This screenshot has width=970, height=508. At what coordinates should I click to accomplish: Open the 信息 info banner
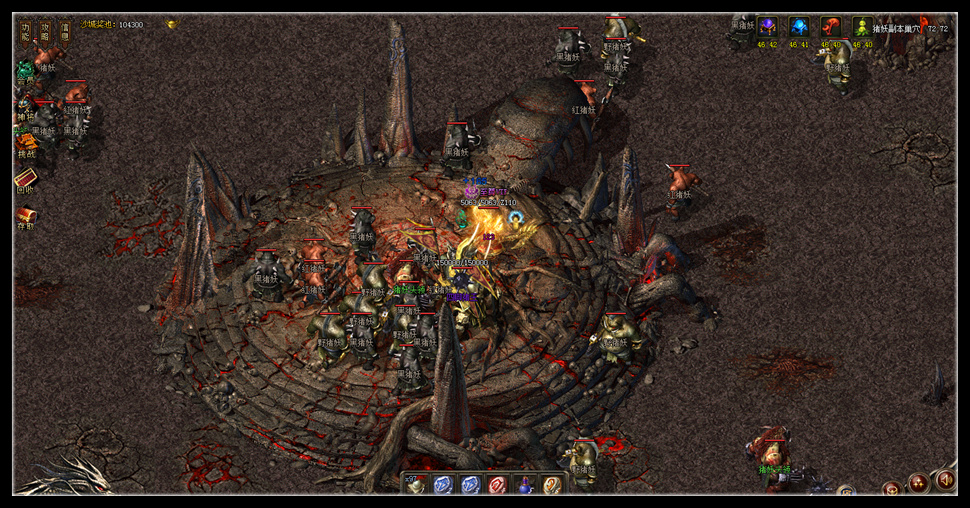[x=65, y=32]
